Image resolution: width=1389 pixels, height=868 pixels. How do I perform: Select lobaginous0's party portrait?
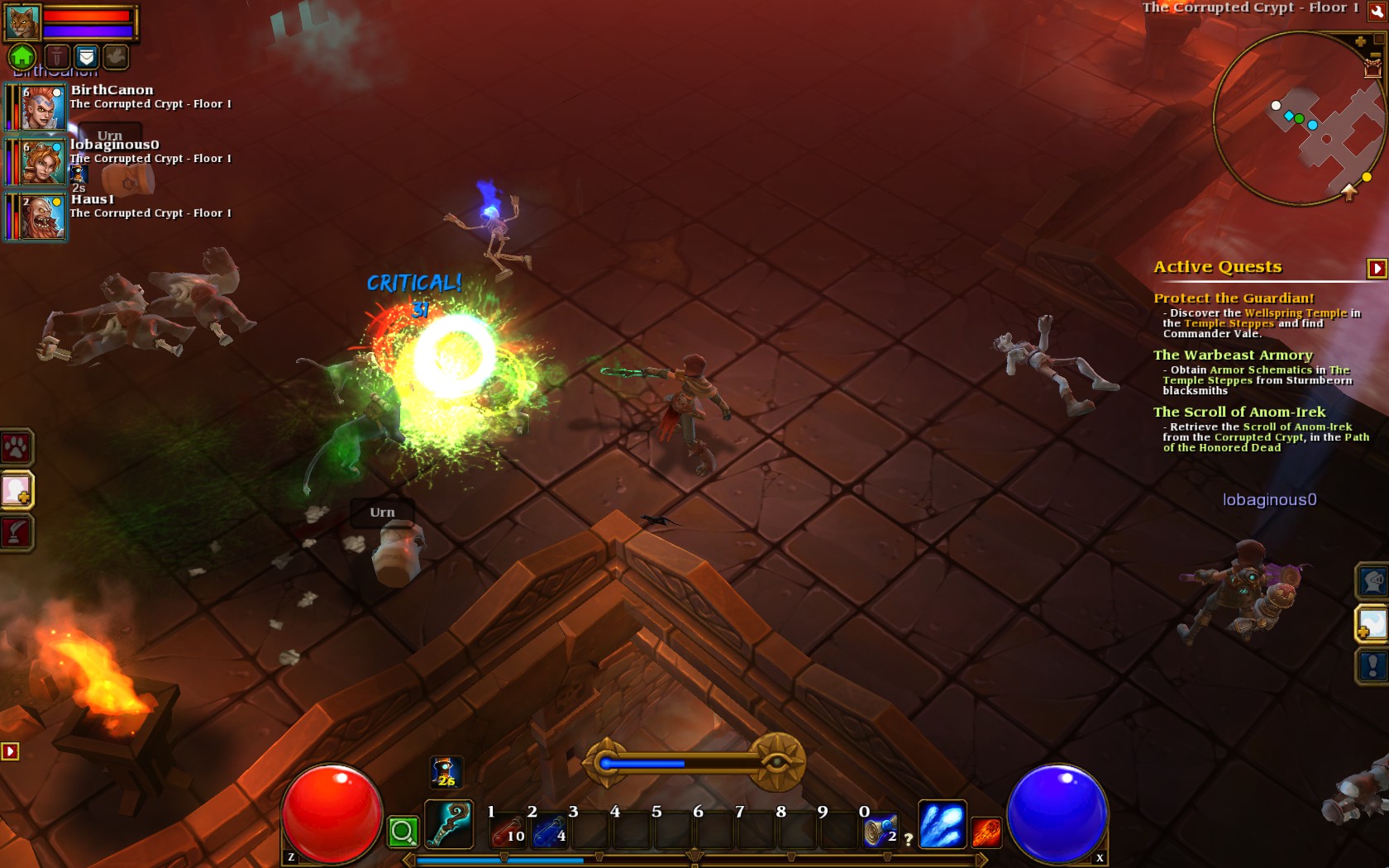(42, 162)
